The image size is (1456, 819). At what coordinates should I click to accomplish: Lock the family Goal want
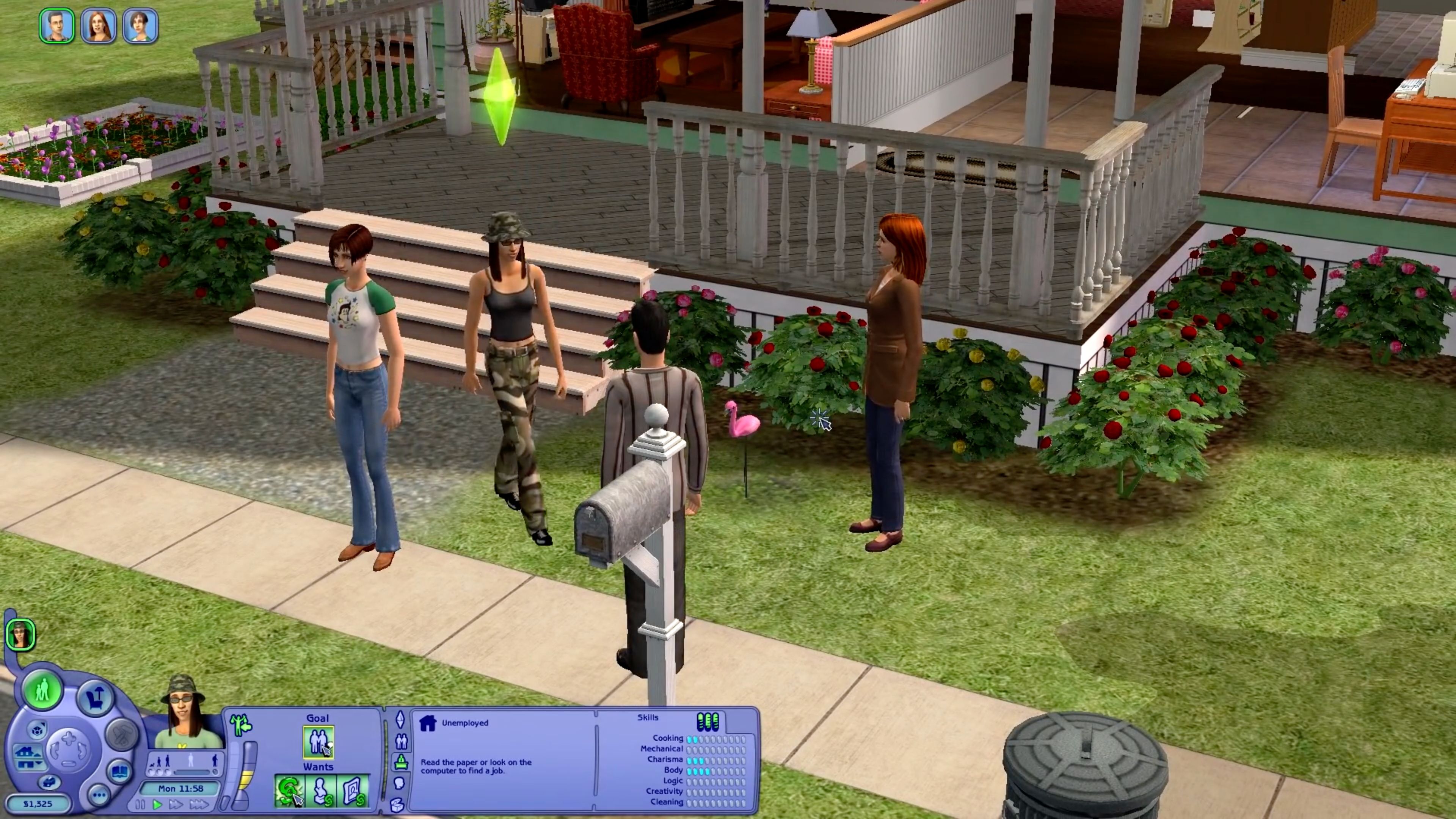[318, 742]
